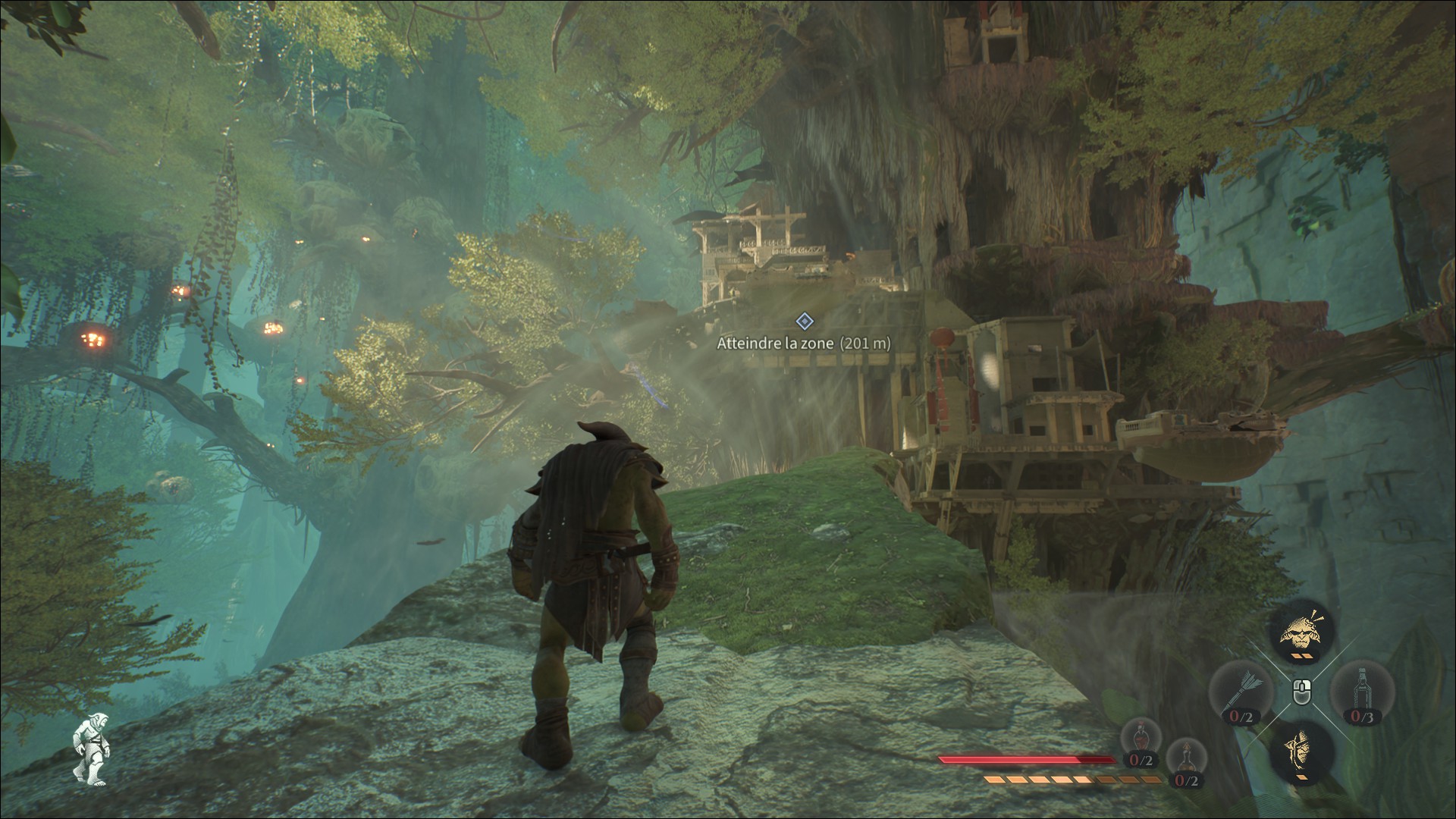Select the "Atteindre la zone" objective marker
1456x819 pixels.
click(805, 322)
